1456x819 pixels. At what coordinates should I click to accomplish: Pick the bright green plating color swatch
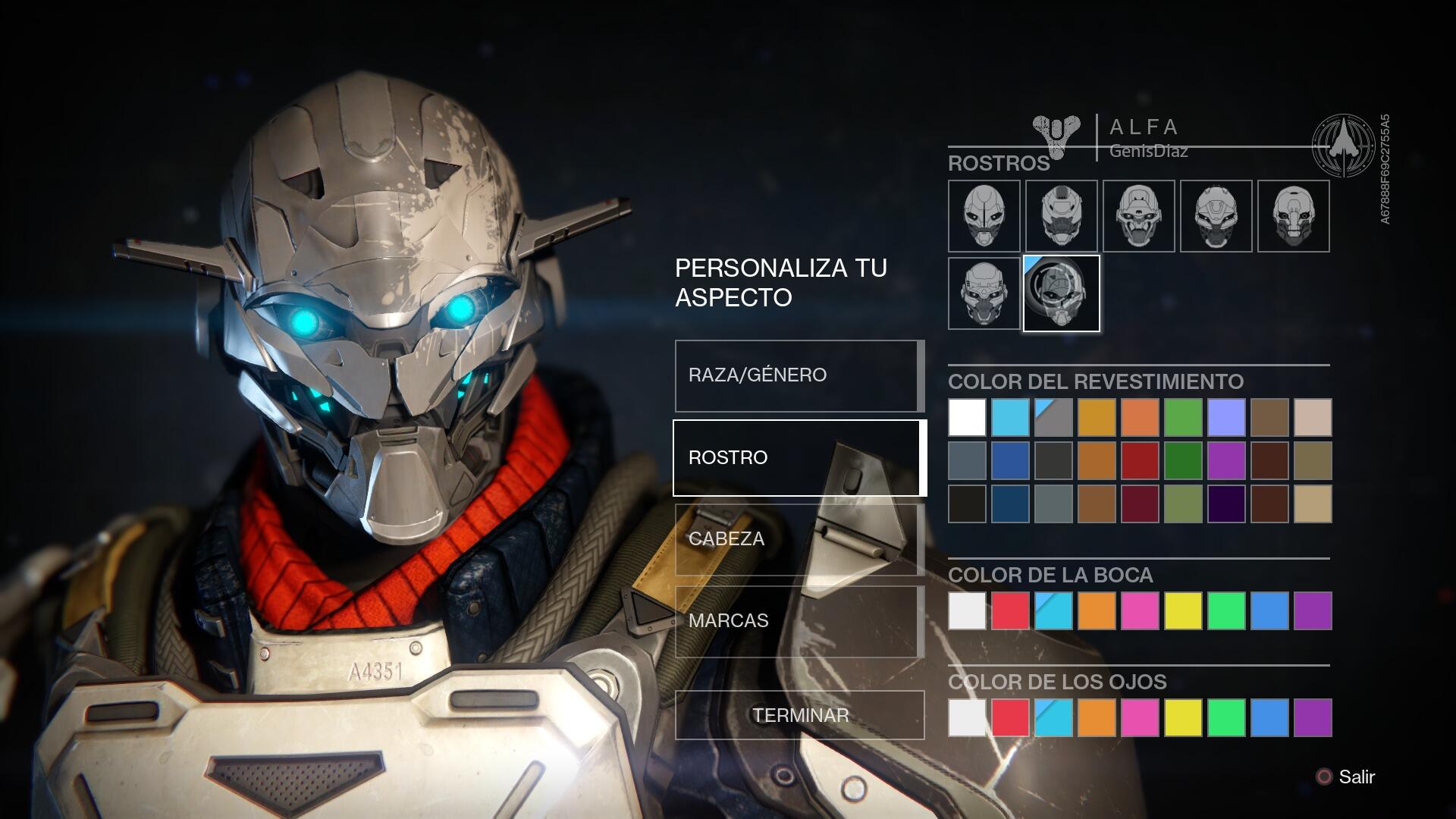pos(1183,417)
